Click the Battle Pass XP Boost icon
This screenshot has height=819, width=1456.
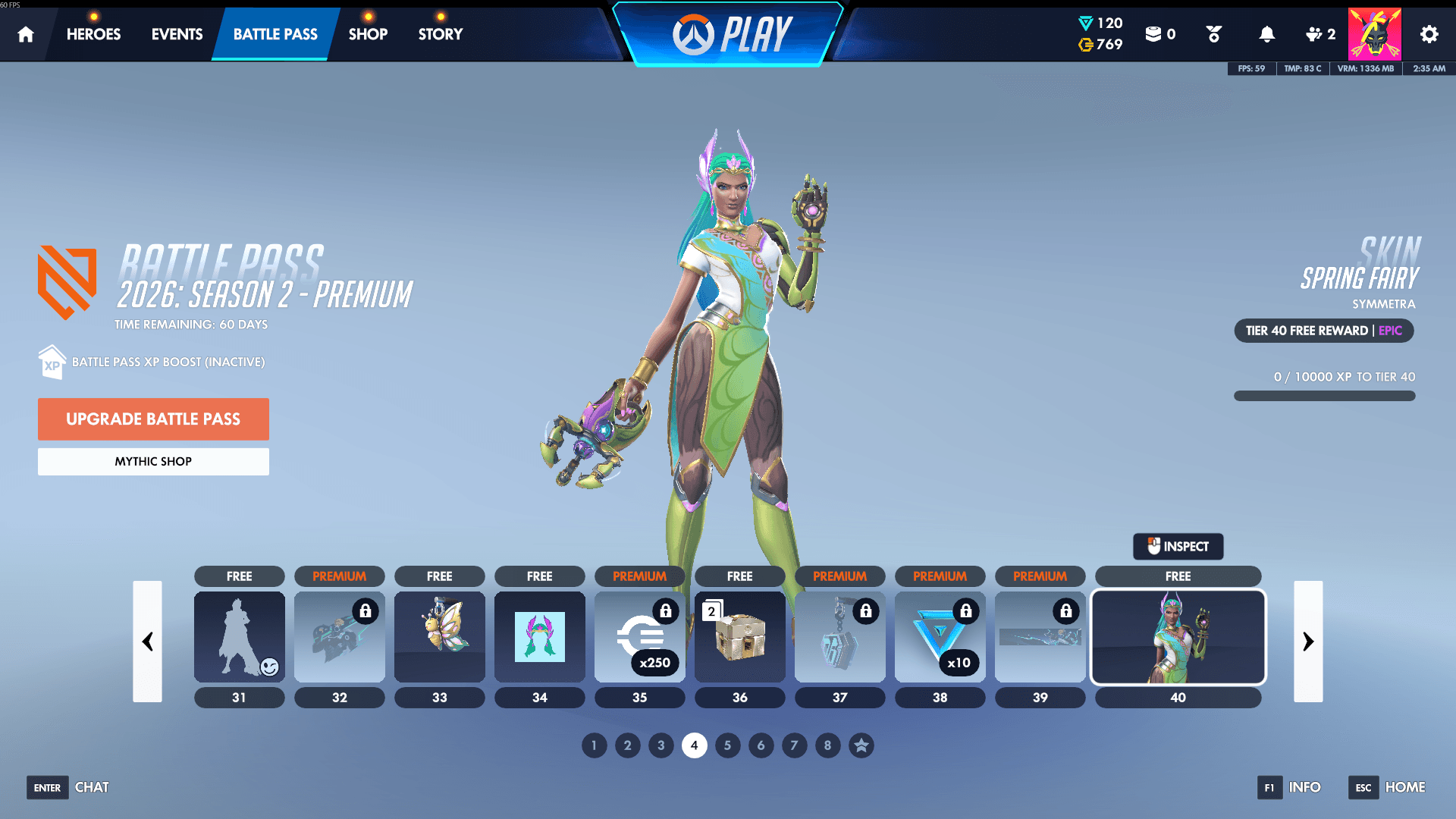point(51,362)
